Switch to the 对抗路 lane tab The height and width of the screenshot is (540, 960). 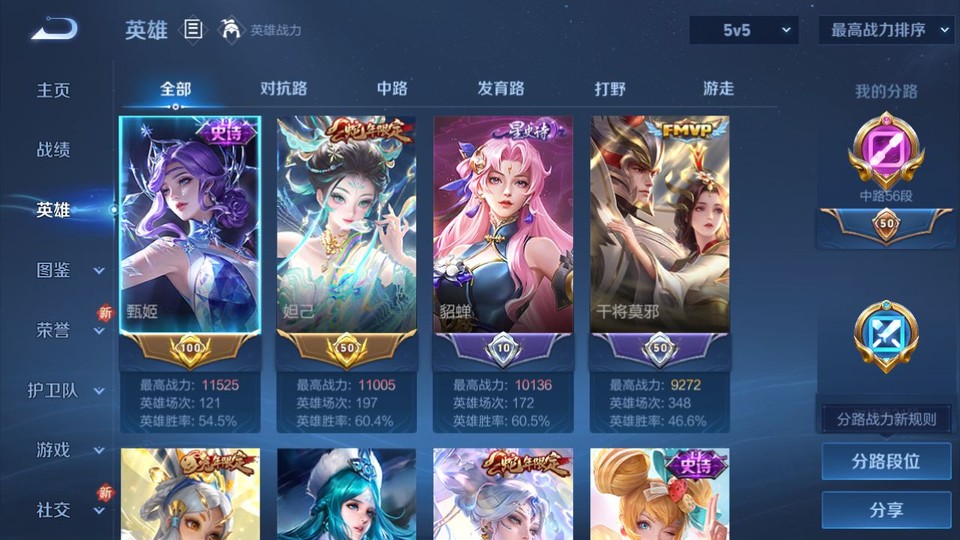[283, 88]
